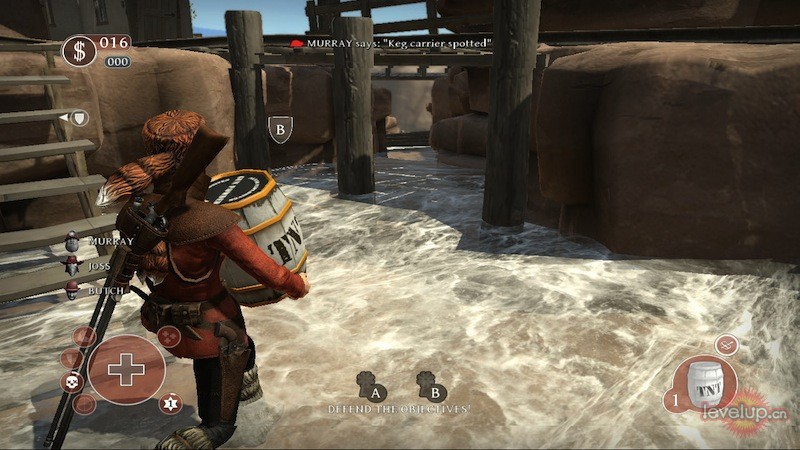
Task: Click objective B marker above Defend text
Action: [x=431, y=386]
